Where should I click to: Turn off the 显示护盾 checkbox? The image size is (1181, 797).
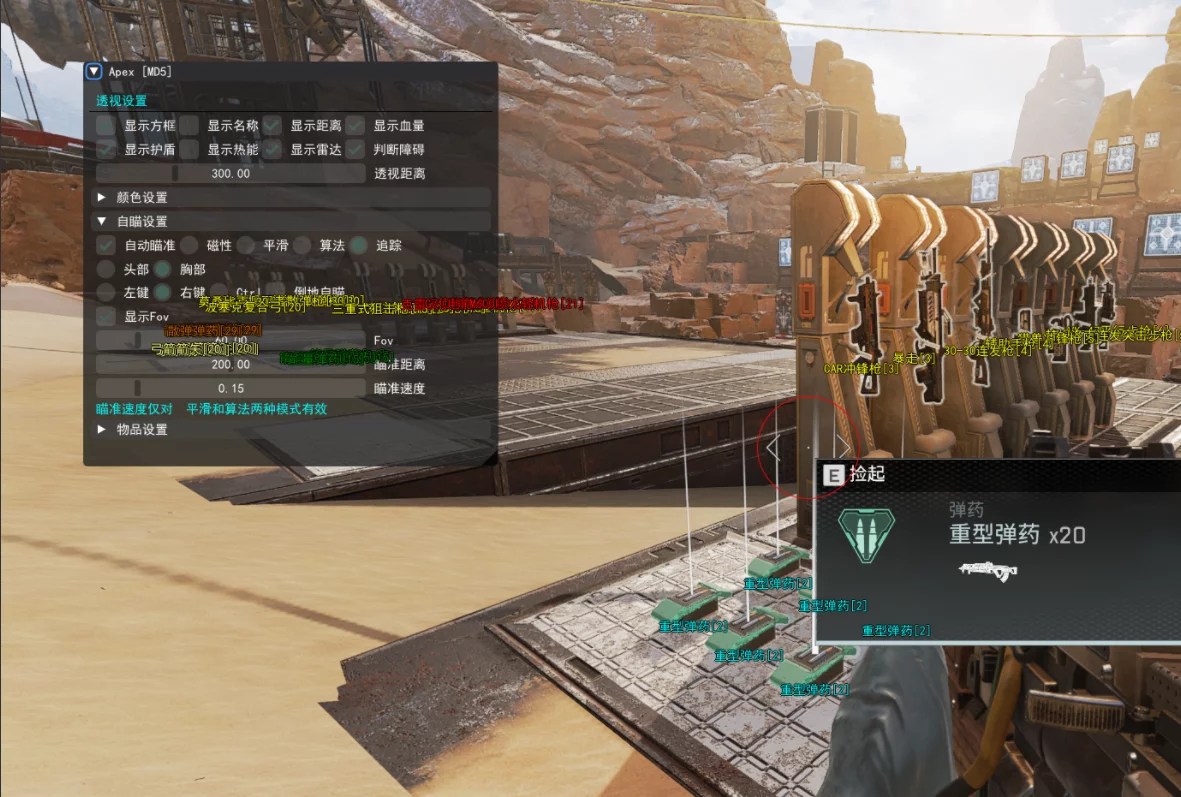point(105,149)
